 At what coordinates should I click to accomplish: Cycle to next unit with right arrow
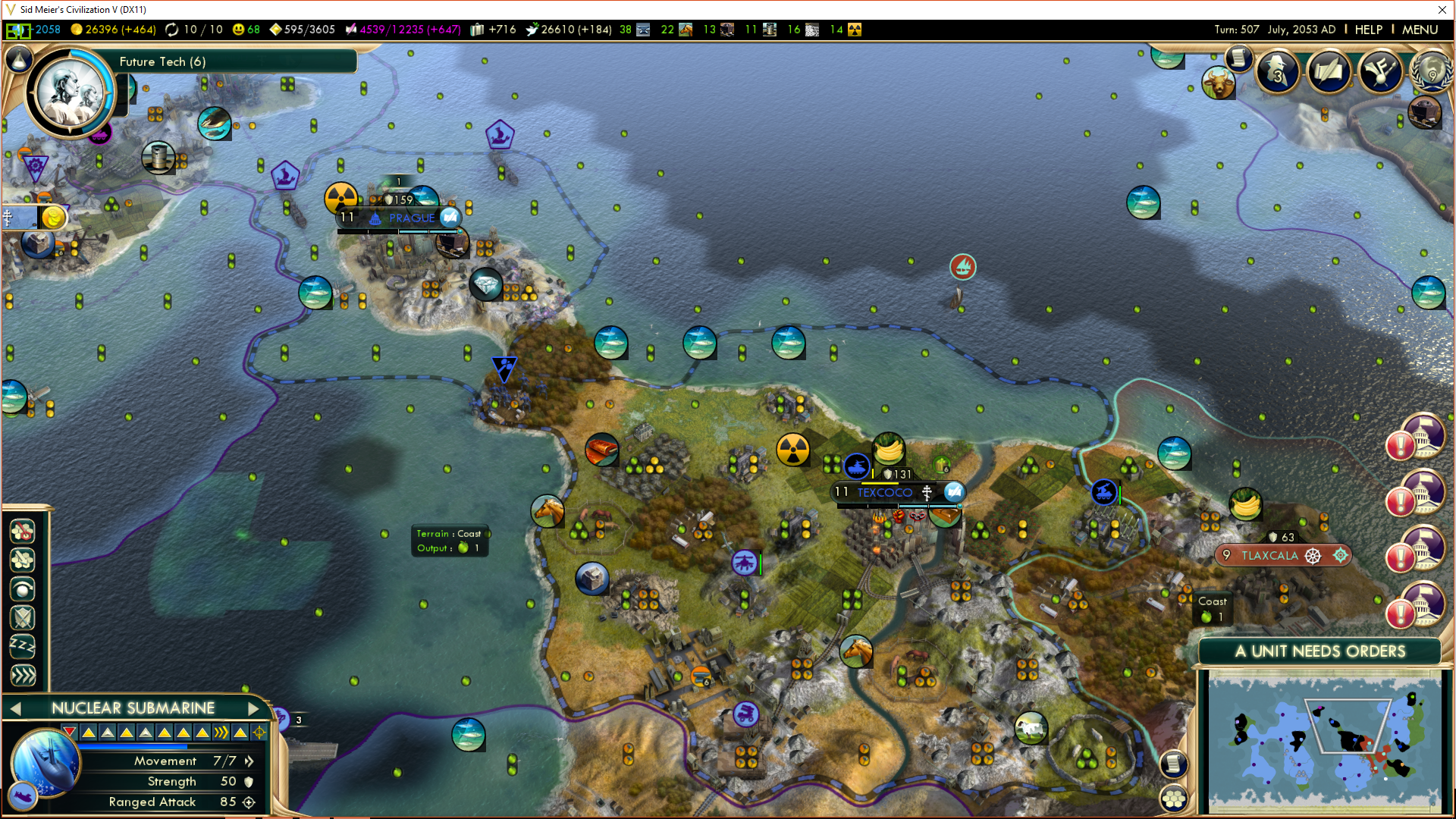click(x=253, y=708)
